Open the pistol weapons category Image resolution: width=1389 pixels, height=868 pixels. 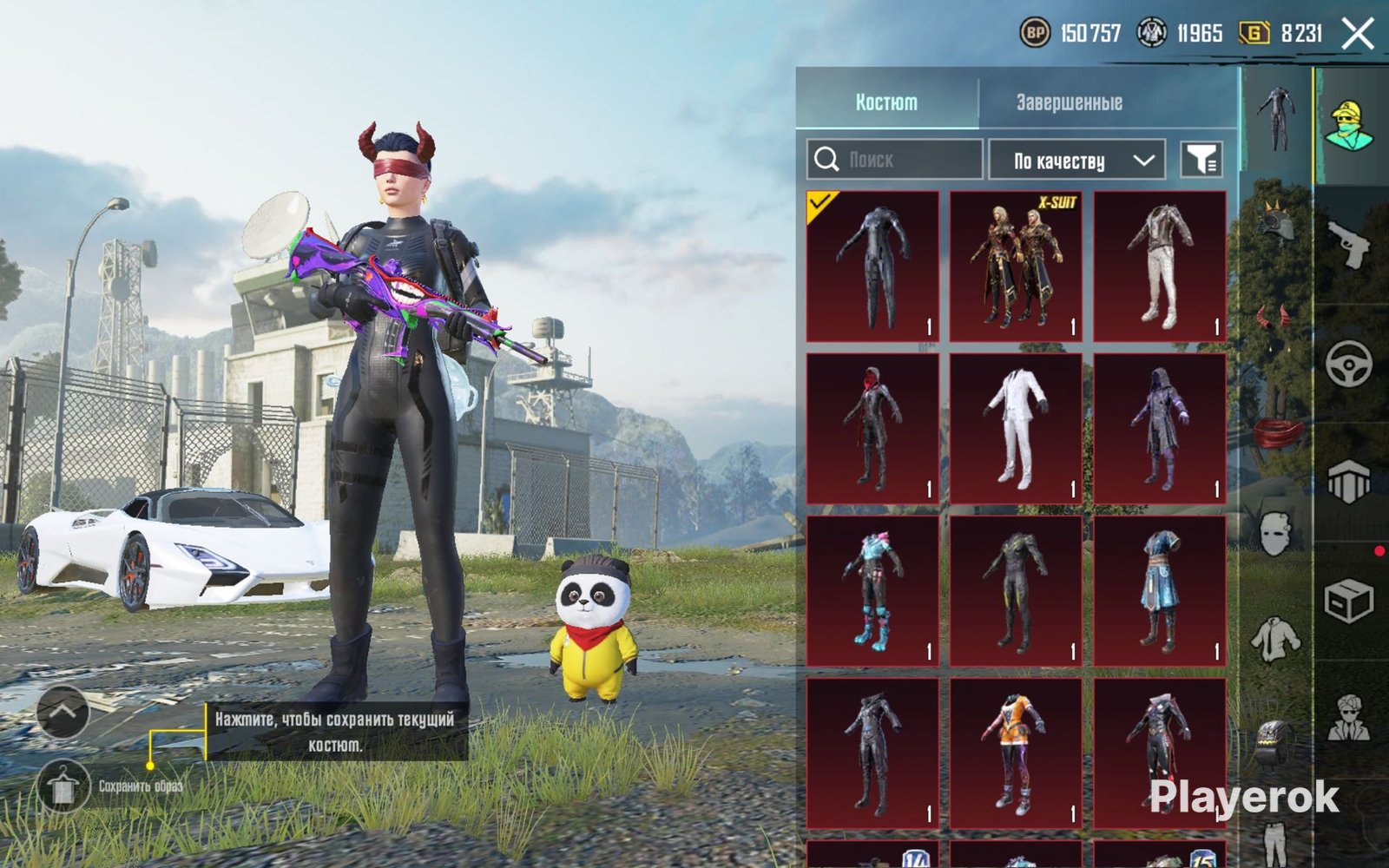1348,244
